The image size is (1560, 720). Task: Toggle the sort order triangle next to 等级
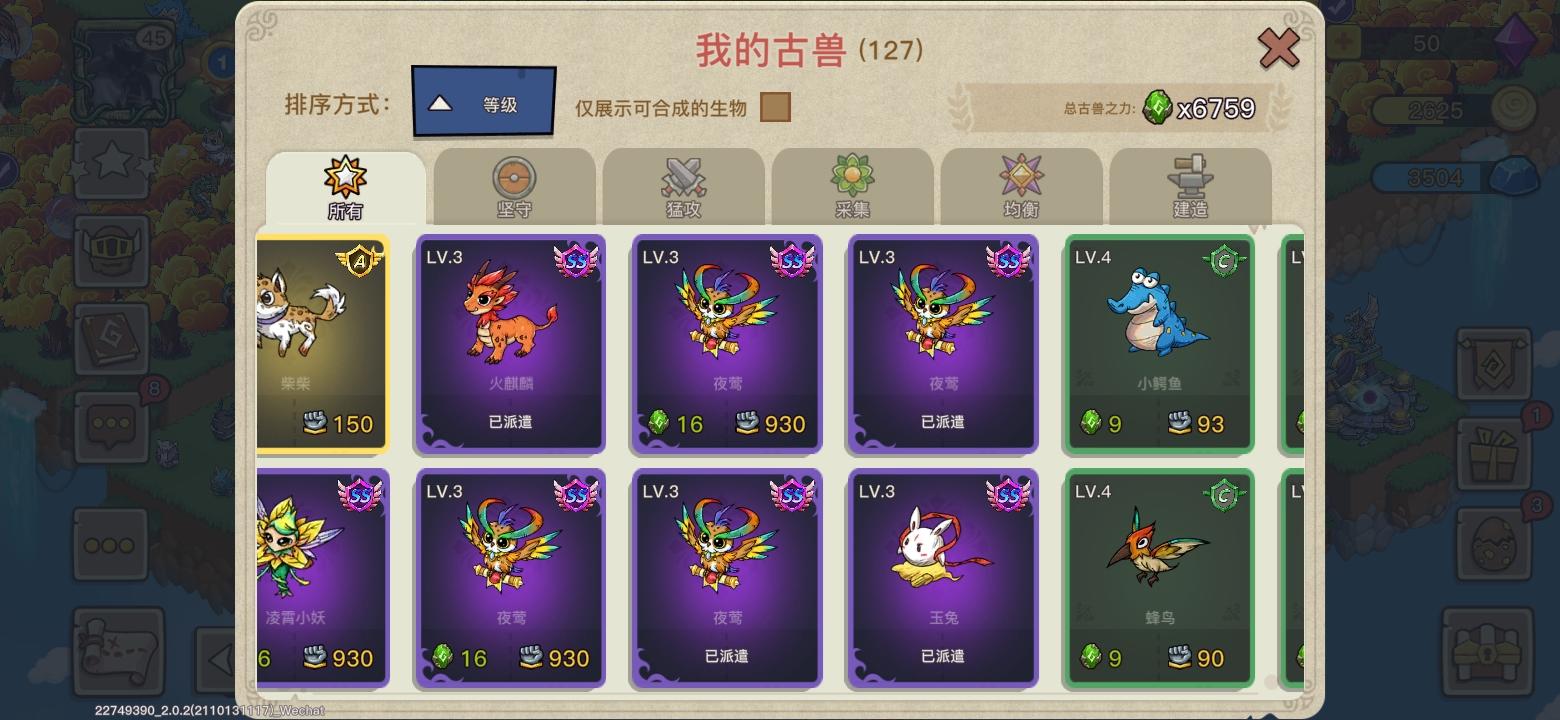[x=438, y=103]
